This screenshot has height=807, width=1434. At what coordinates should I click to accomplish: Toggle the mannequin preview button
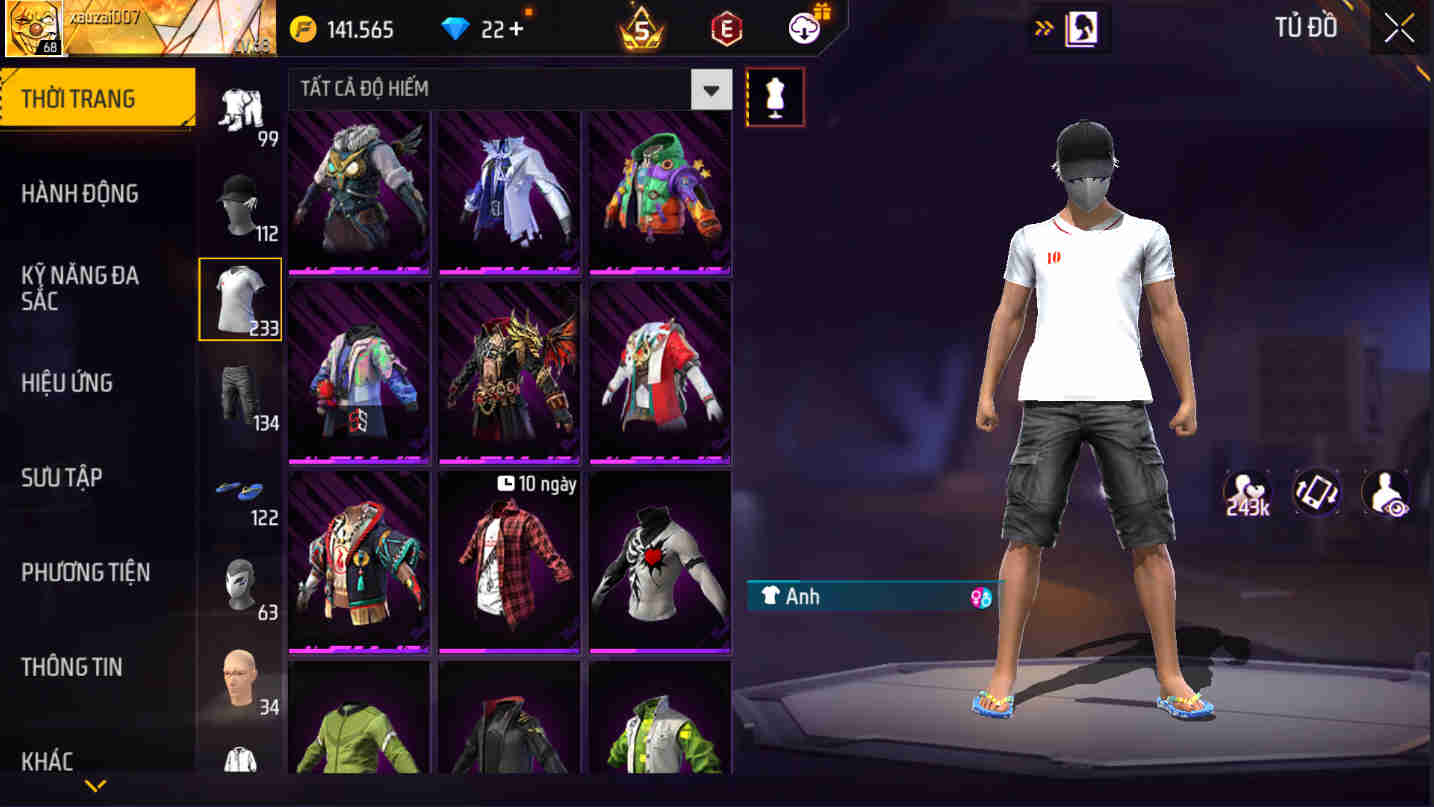point(776,96)
